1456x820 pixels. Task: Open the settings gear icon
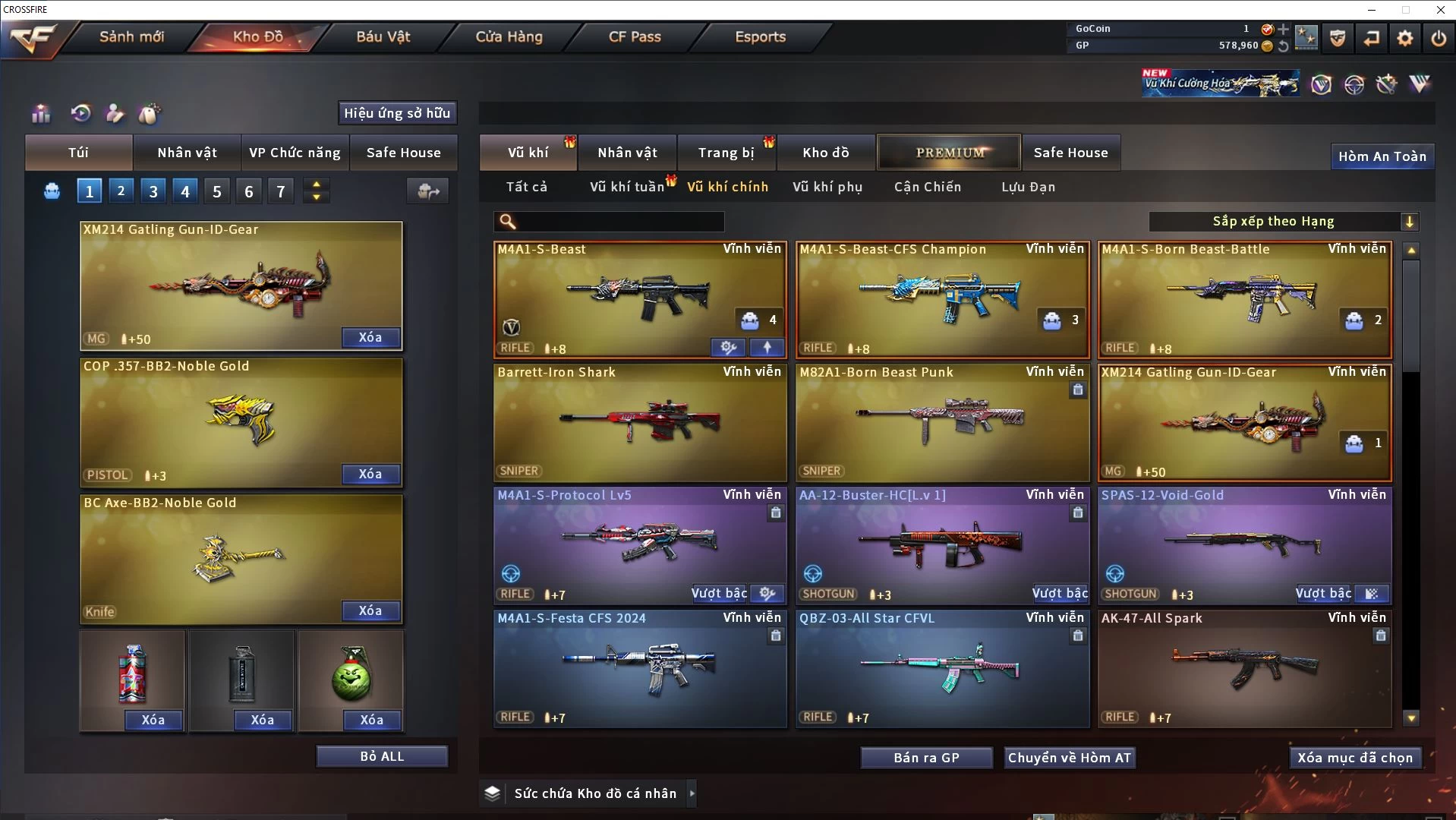tap(1404, 38)
